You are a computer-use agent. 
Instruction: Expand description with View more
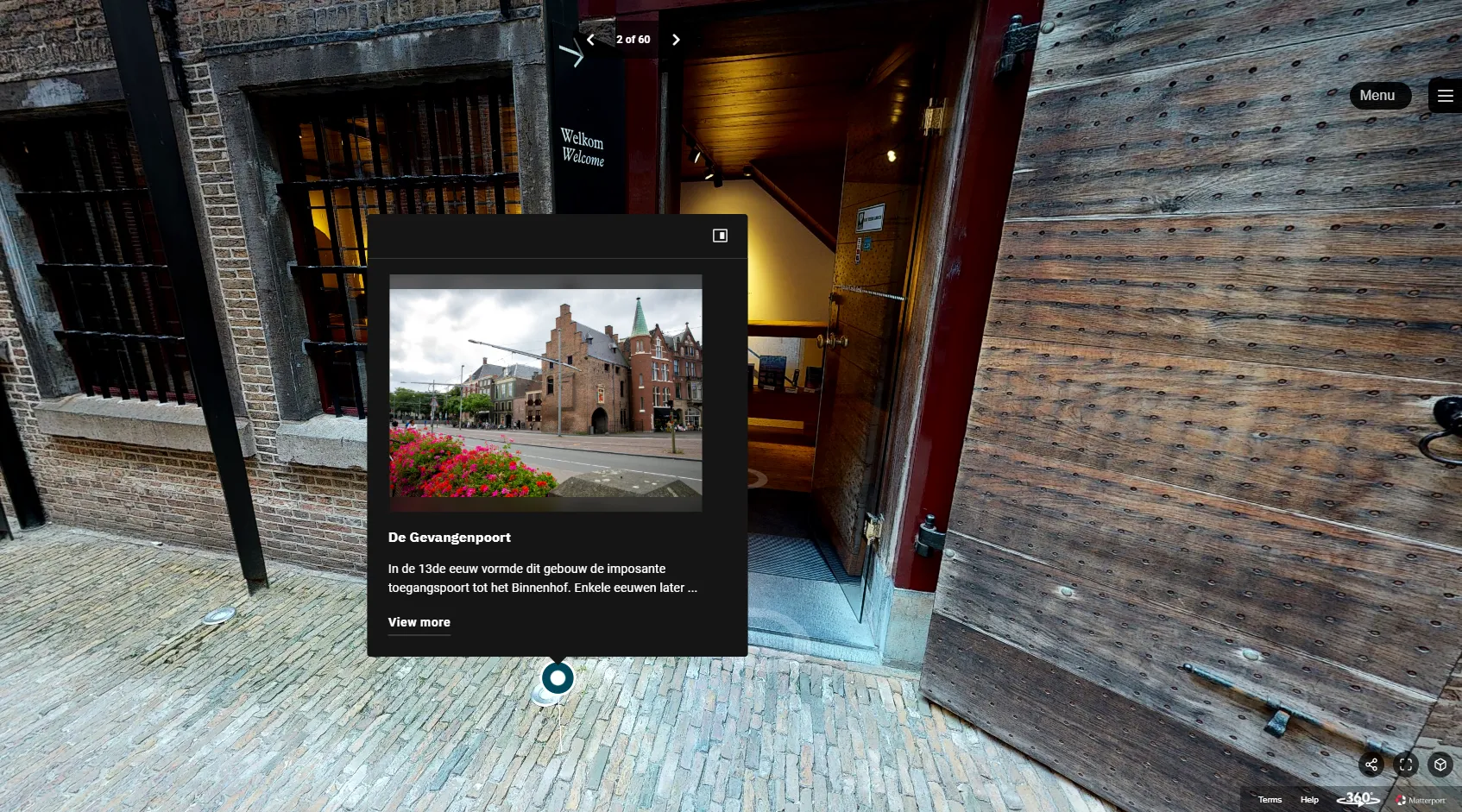coord(419,622)
